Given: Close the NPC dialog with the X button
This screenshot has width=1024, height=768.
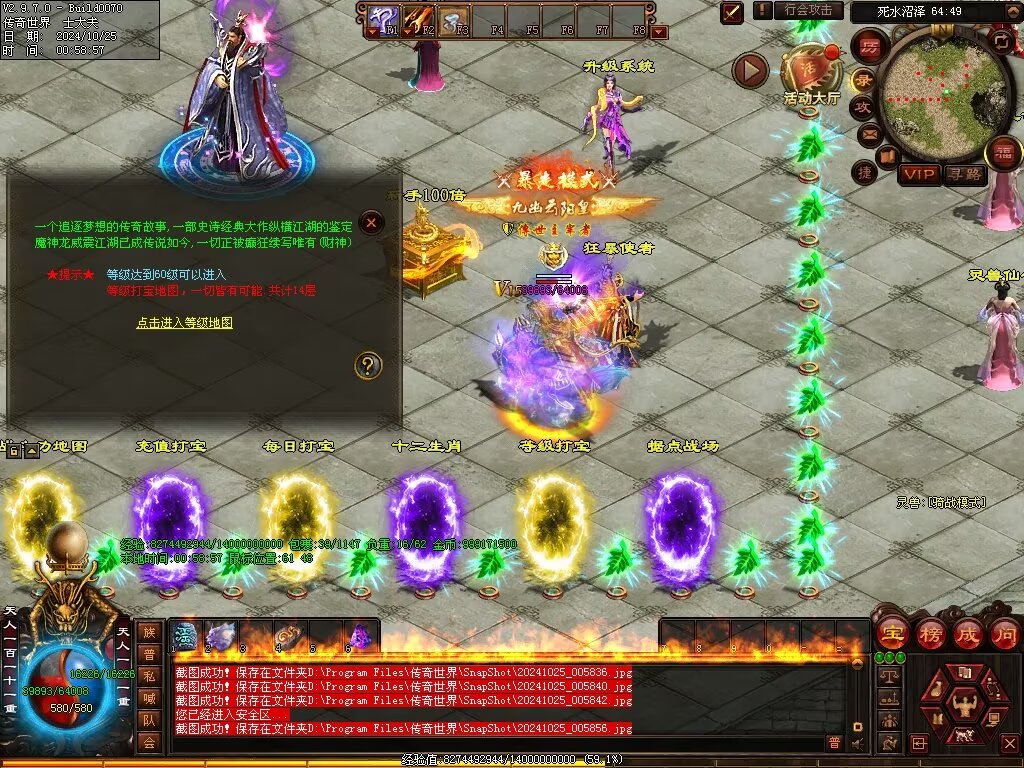Looking at the screenshot, I should coord(371,222).
